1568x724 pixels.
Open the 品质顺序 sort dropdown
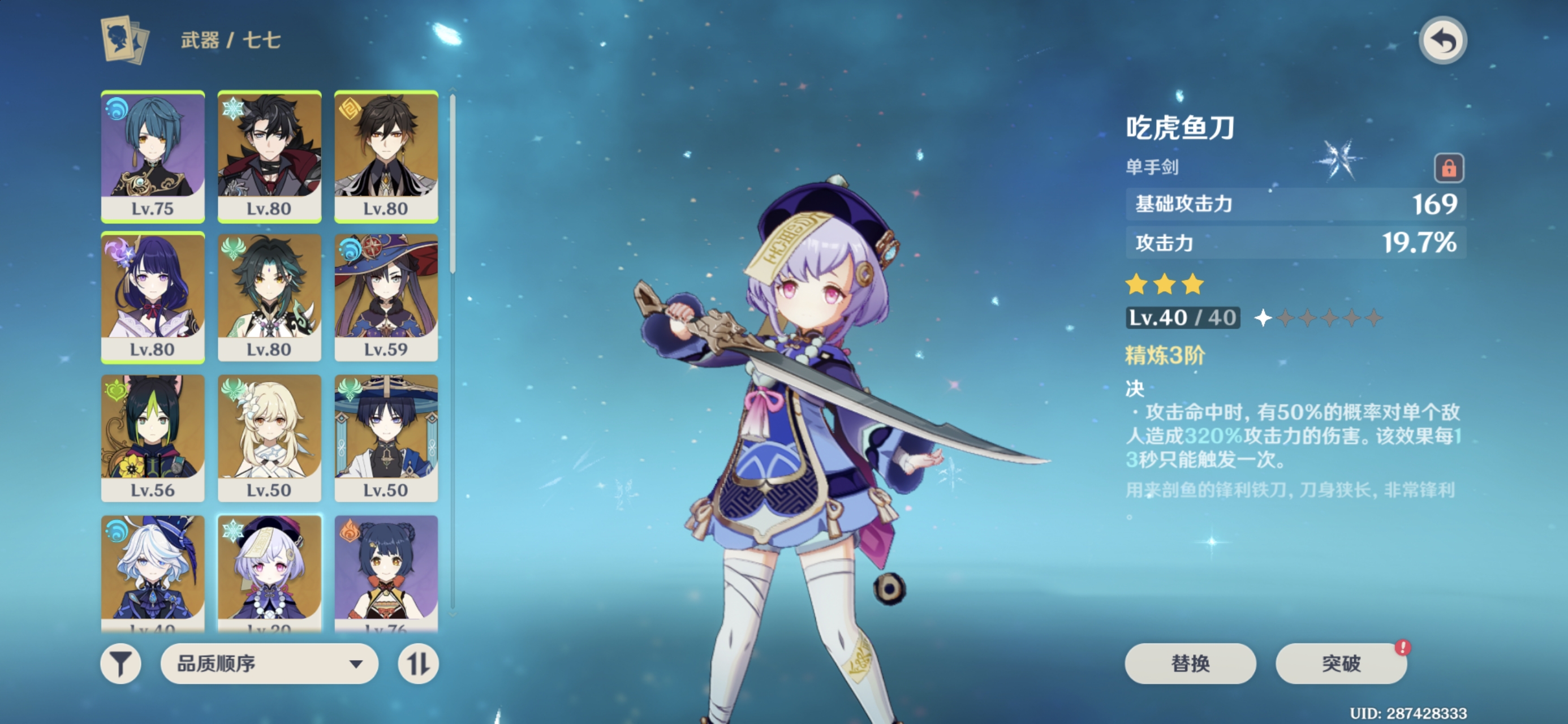(x=269, y=663)
